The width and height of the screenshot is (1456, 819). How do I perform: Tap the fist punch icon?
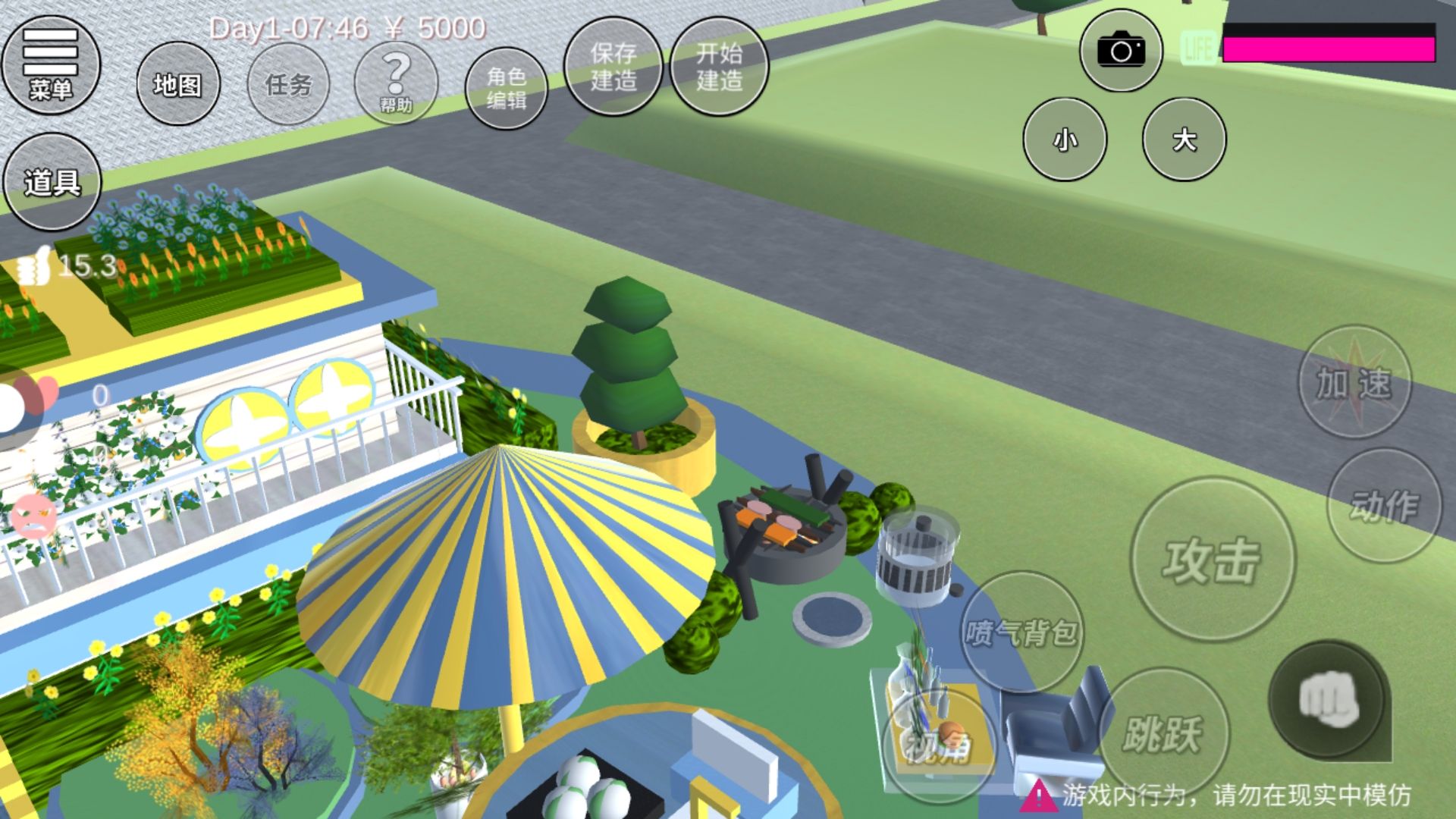[x=1329, y=699]
